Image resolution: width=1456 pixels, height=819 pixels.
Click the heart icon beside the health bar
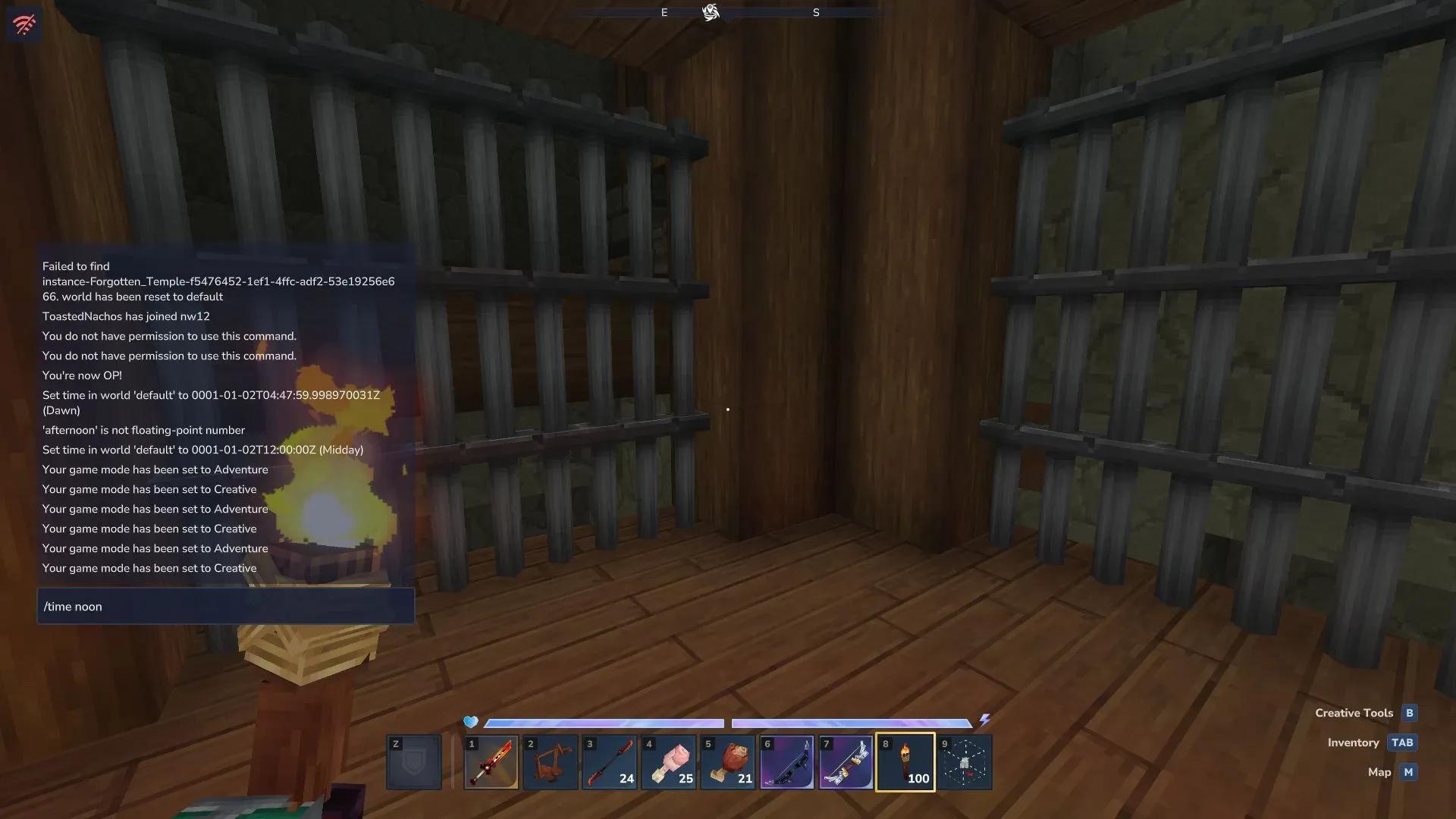tap(471, 723)
